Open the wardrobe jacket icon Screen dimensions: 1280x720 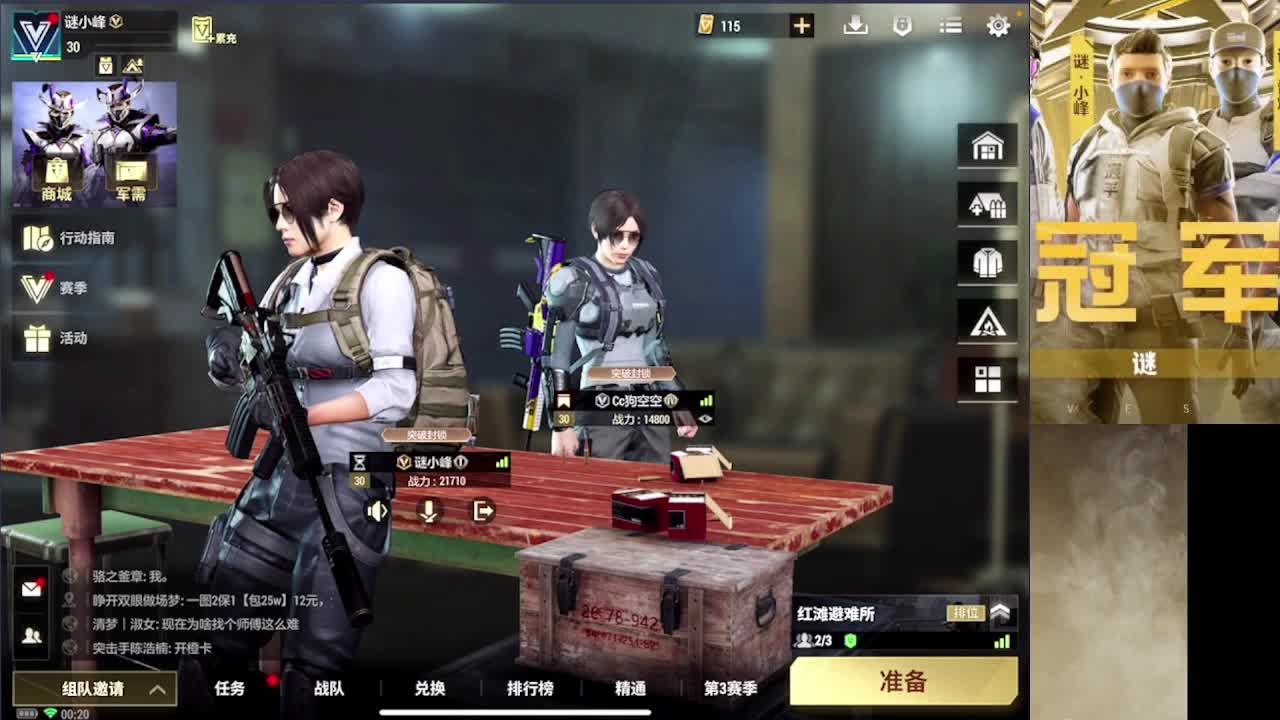pos(987,261)
